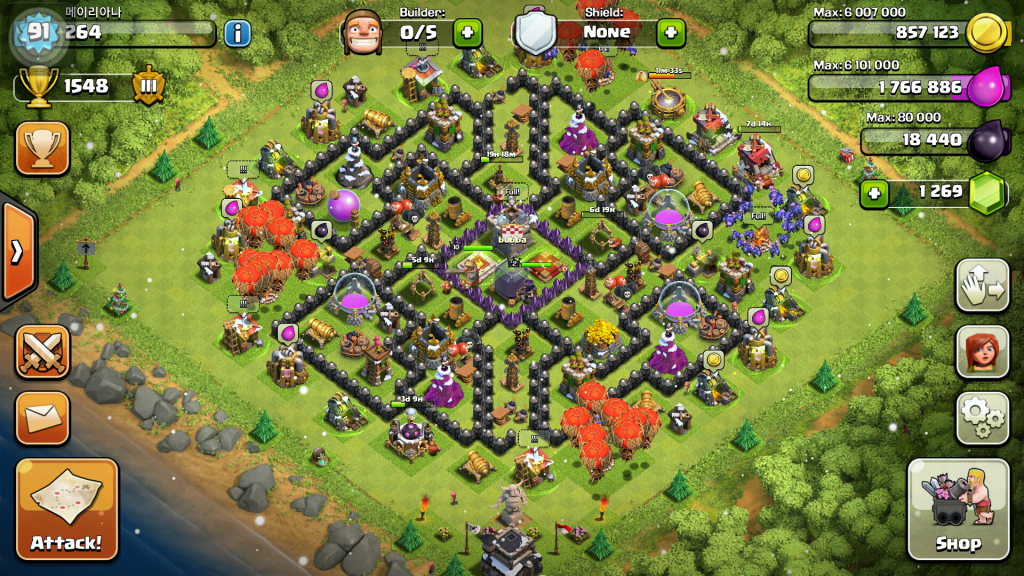Screen dimensions: 1024x576
Task: Click the blue info button
Action: pos(237,33)
